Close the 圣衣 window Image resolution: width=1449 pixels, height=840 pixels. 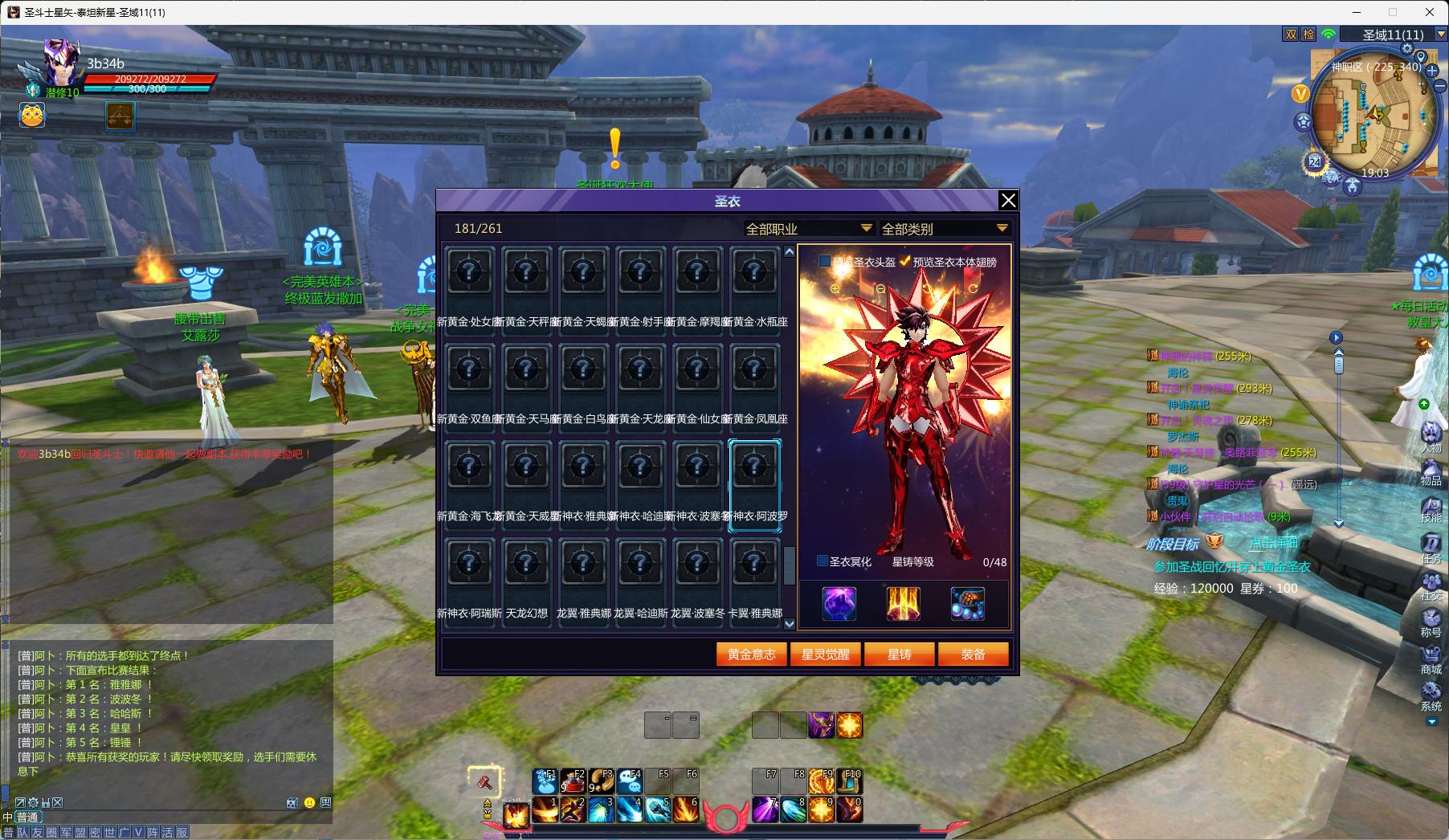(x=1008, y=201)
